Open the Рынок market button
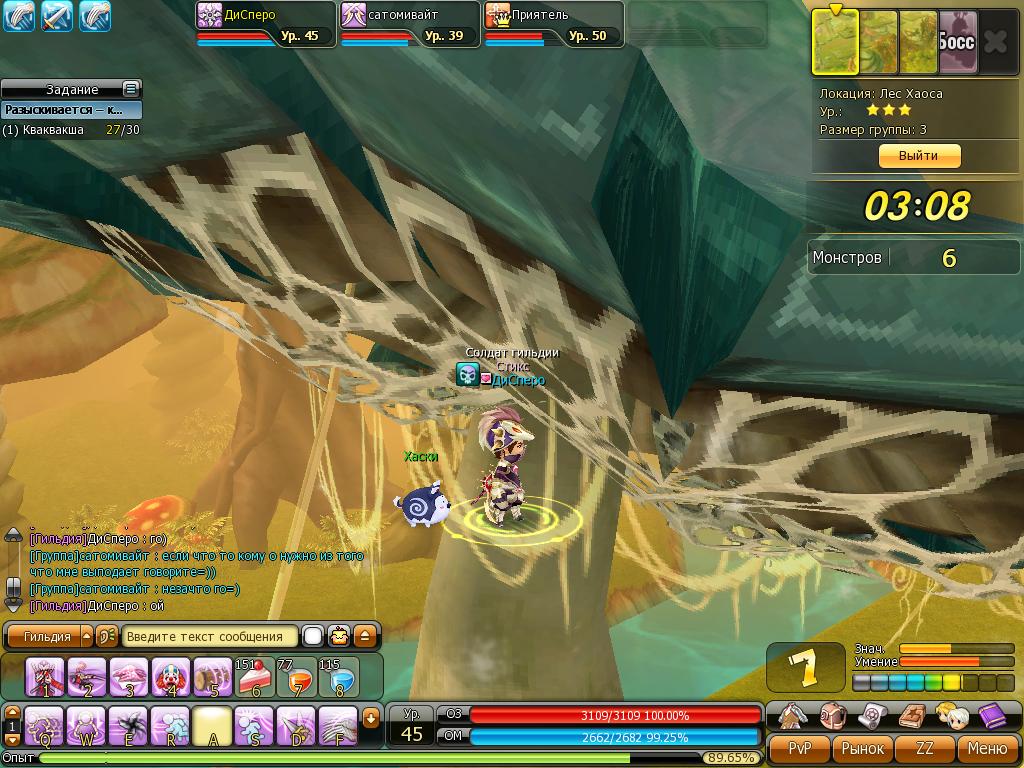The image size is (1024, 768). [x=862, y=748]
